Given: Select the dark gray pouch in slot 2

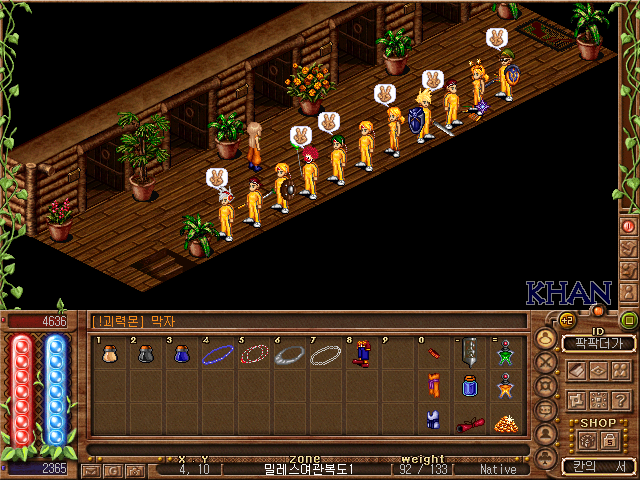Looking at the screenshot, I should pos(145,354).
